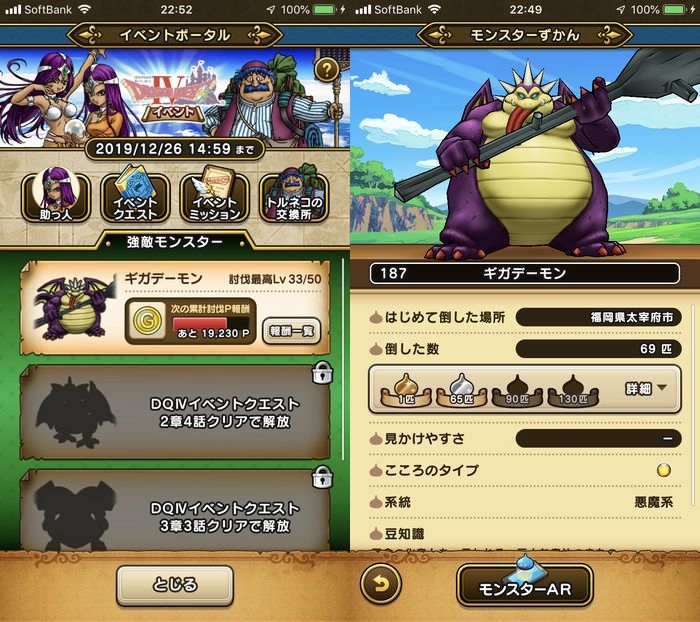The height and width of the screenshot is (622, 700).
Task: Expand the 詳細 details dropdown
Action: pos(646,387)
